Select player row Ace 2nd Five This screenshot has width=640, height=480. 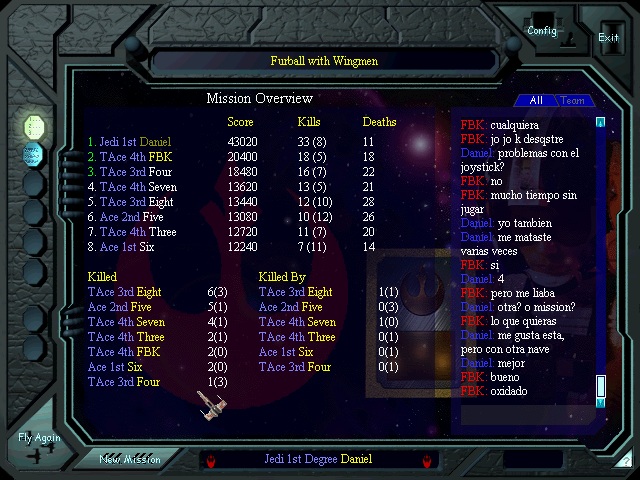click(124, 216)
